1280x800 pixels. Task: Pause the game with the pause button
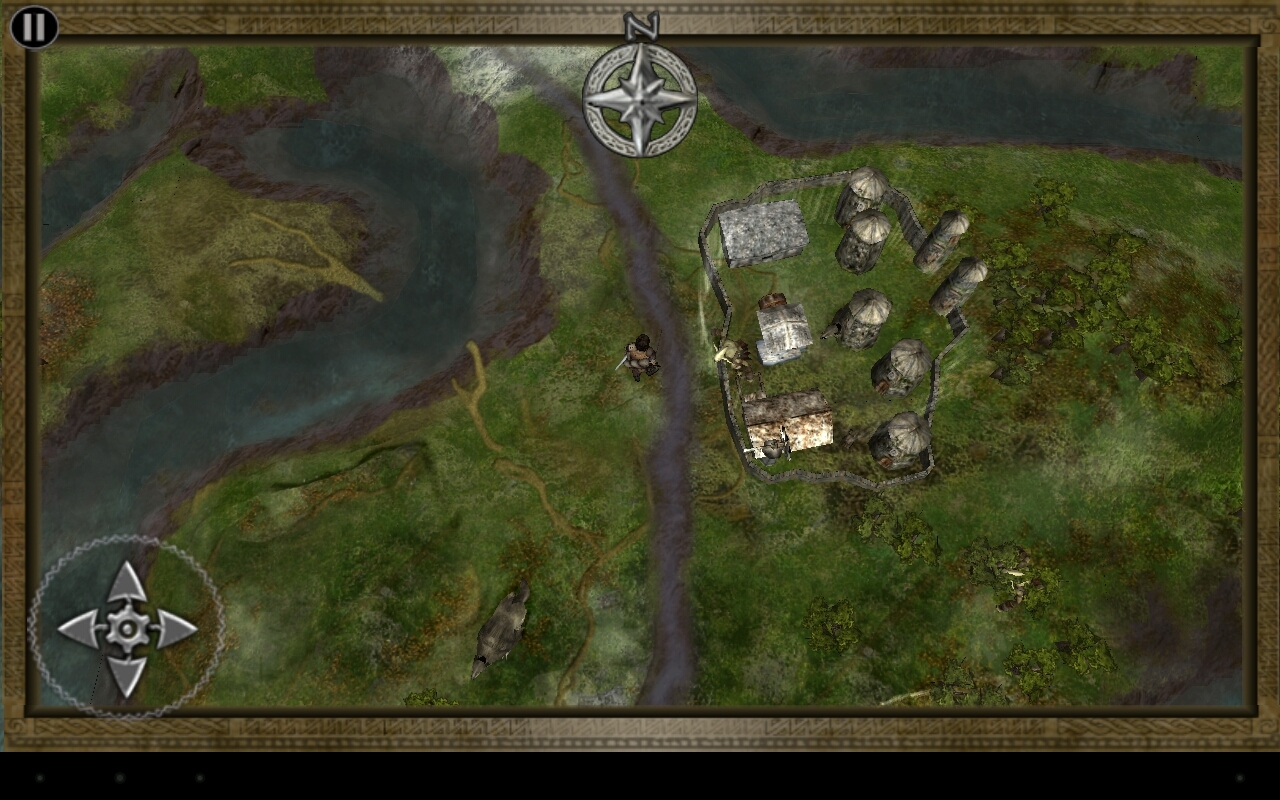click(x=34, y=27)
